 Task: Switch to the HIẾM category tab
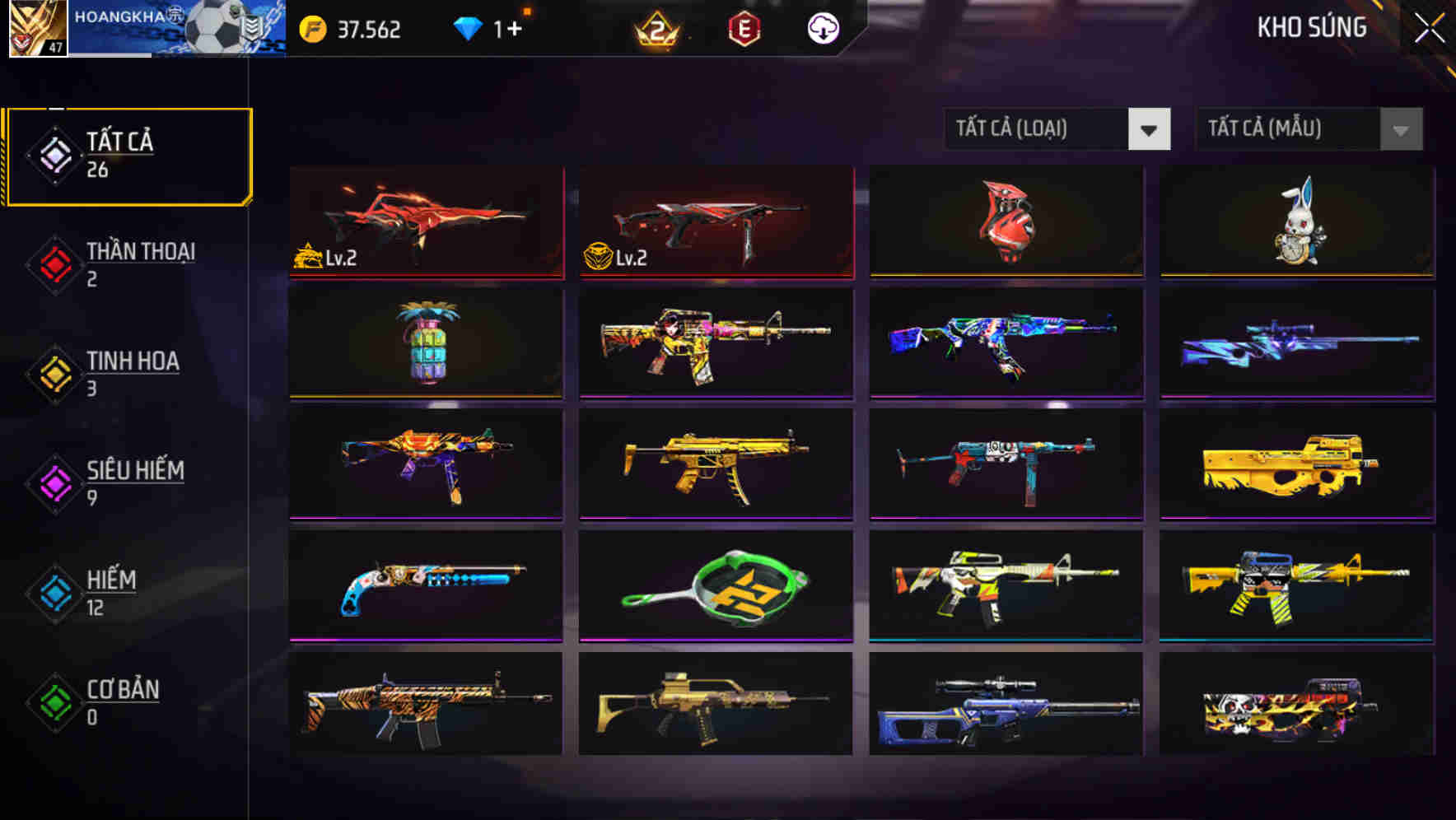(128, 593)
